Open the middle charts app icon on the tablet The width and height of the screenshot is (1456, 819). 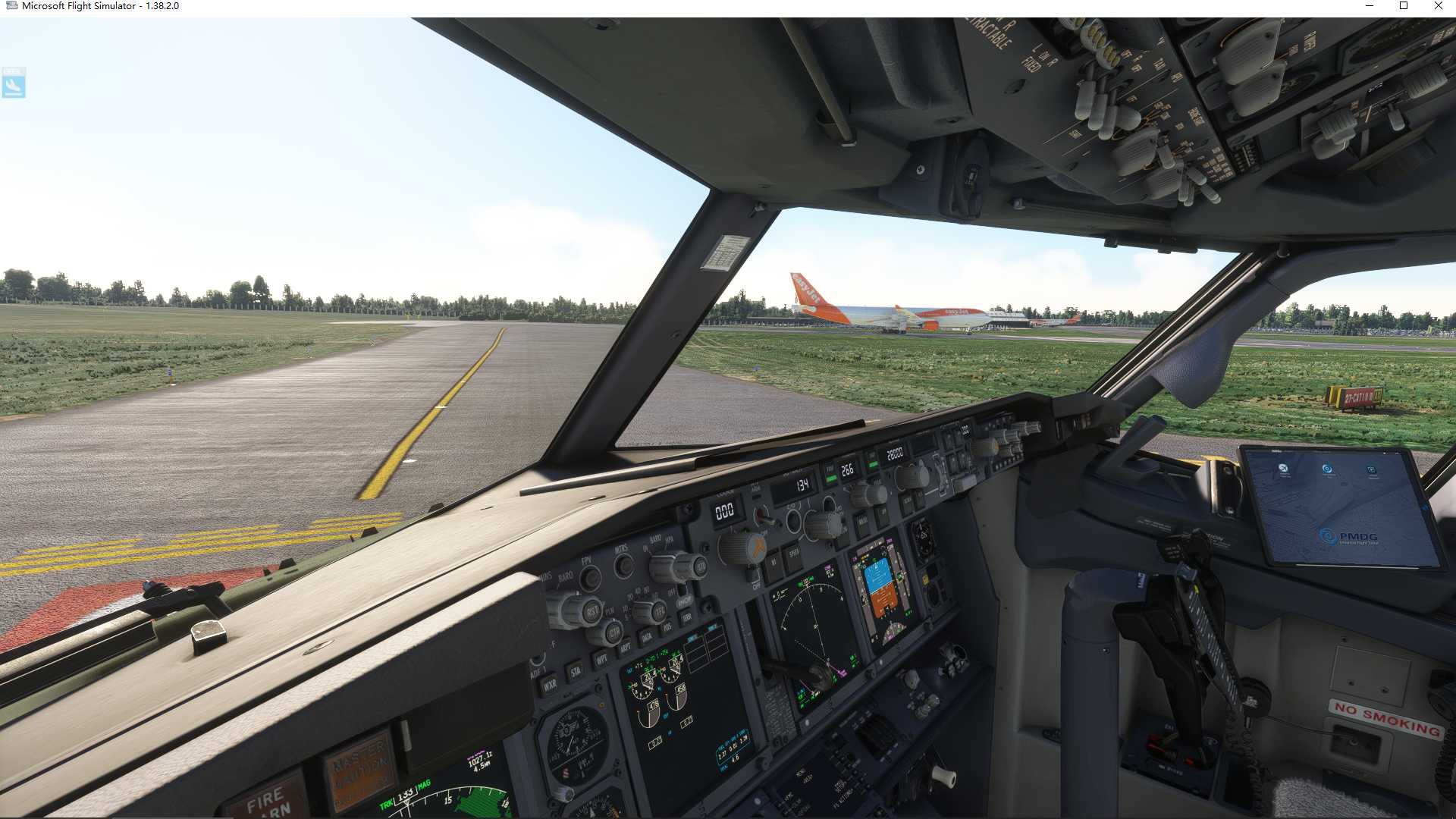pyautogui.click(x=1329, y=469)
